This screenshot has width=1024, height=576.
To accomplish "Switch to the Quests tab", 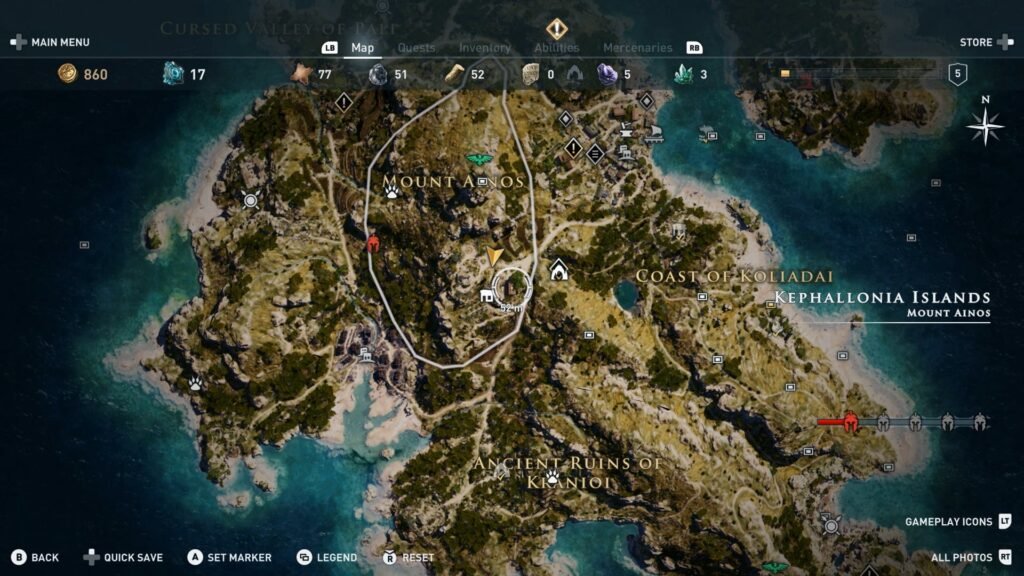I will [416, 47].
